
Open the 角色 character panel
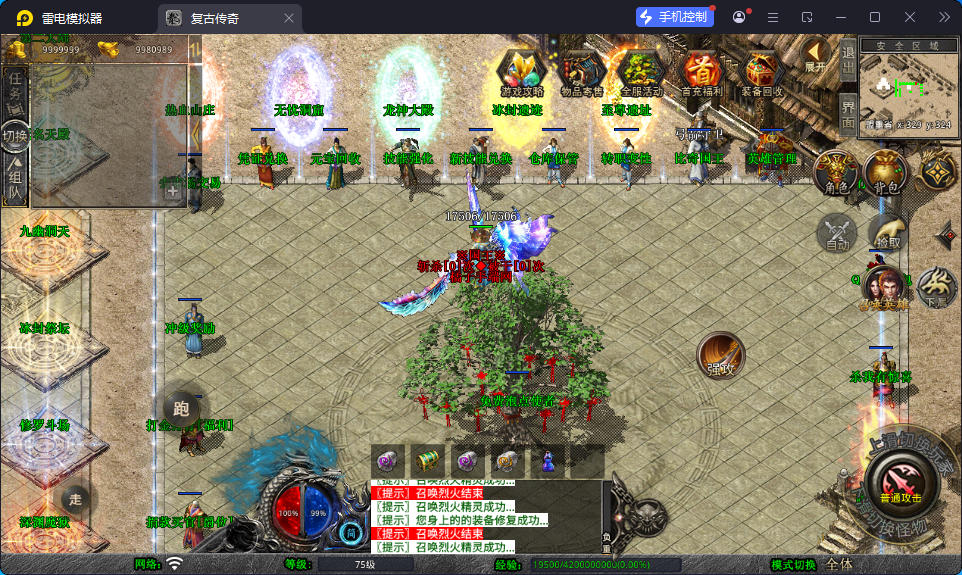pos(837,173)
